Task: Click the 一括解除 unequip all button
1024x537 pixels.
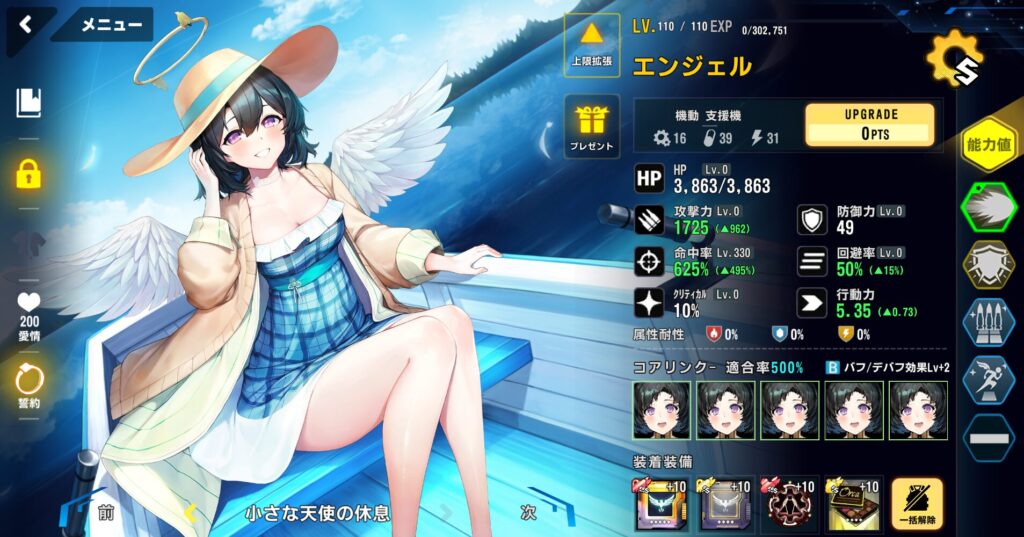Action: [x=916, y=505]
